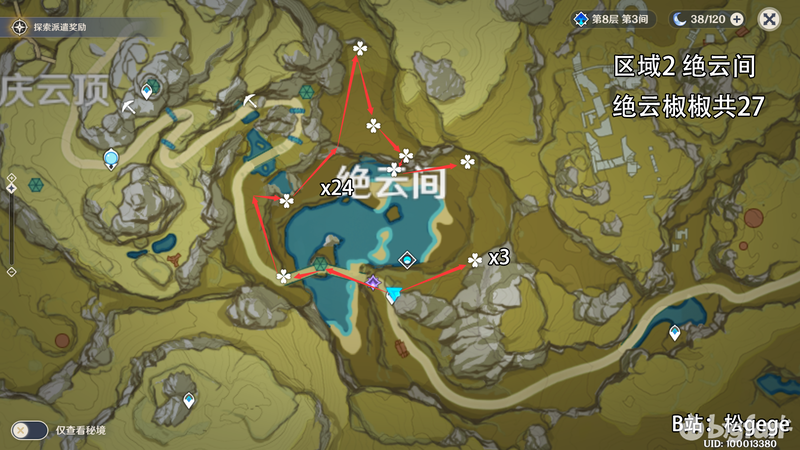Select the teleport waypoint near the eastern river

tap(674, 333)
